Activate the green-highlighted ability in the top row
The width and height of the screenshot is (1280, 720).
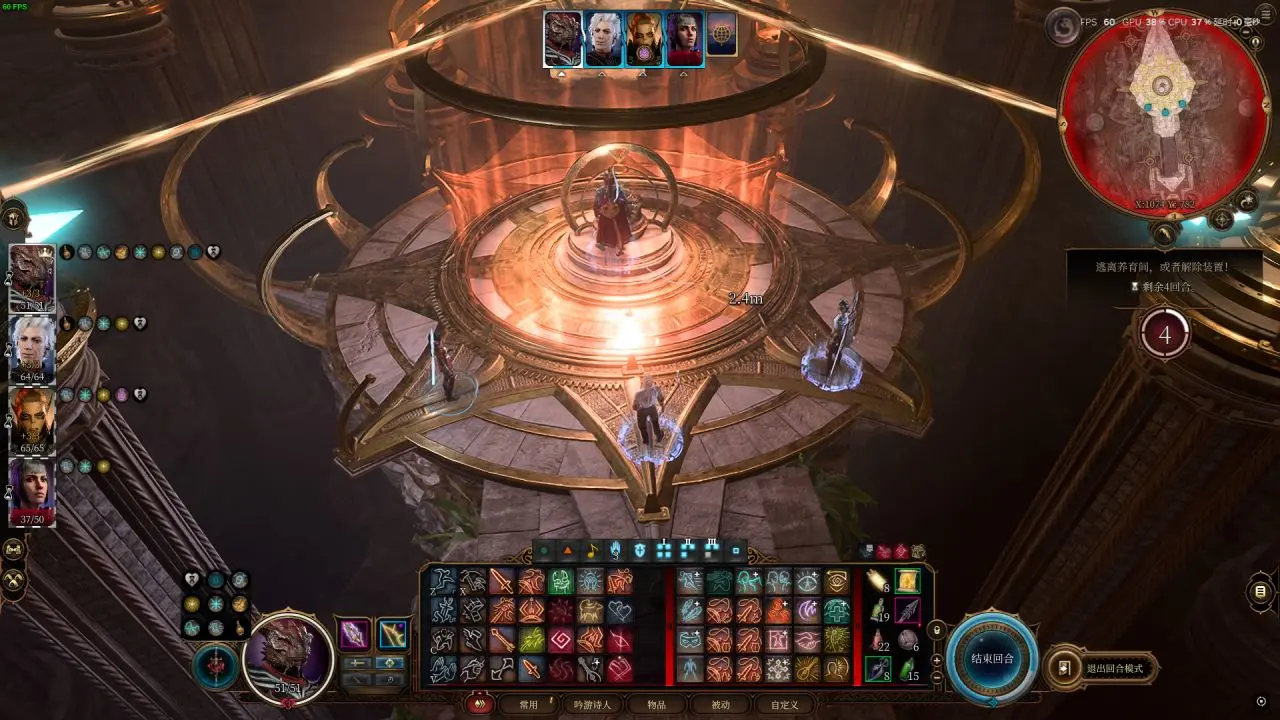pyautogui.click(x=560, y=581)
